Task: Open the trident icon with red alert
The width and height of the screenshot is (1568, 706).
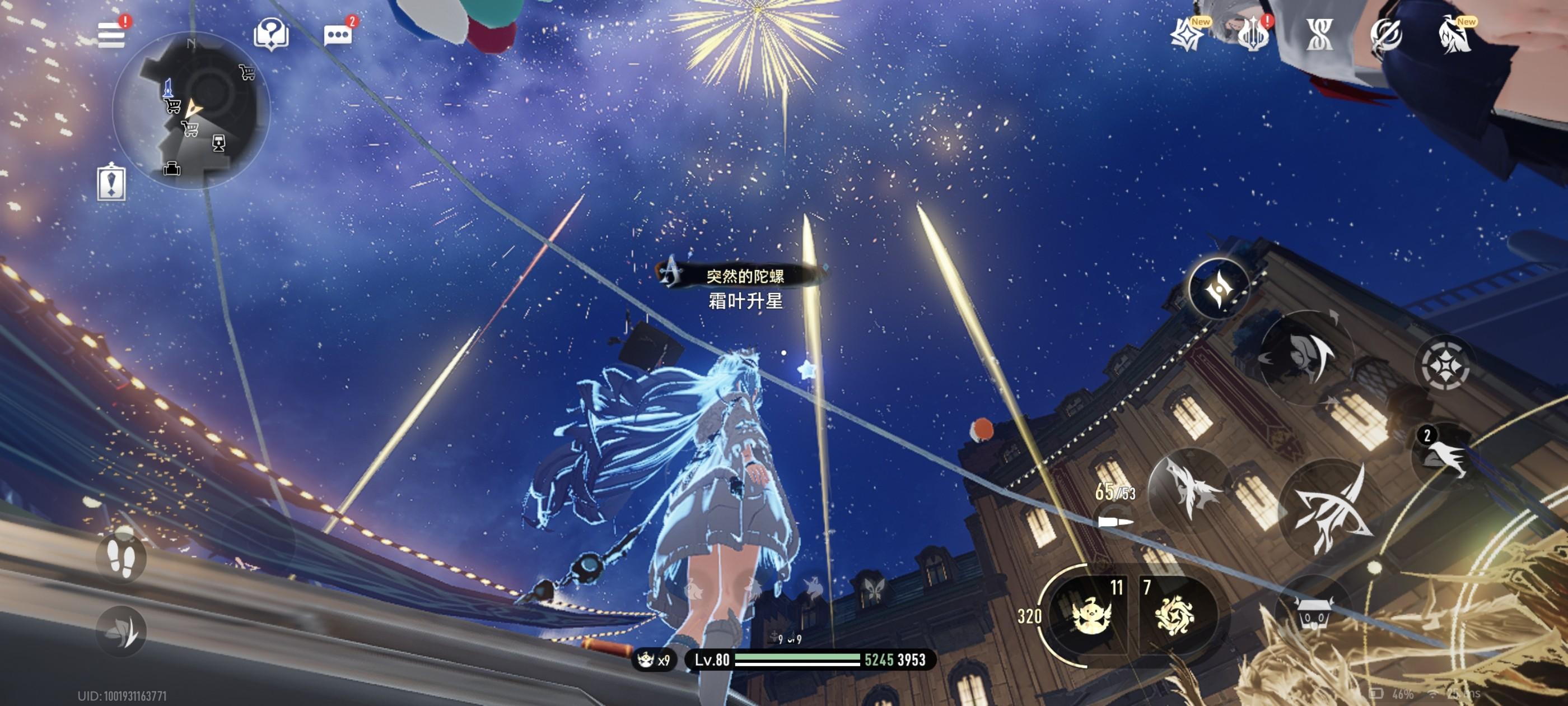Action: point(1253,34)
